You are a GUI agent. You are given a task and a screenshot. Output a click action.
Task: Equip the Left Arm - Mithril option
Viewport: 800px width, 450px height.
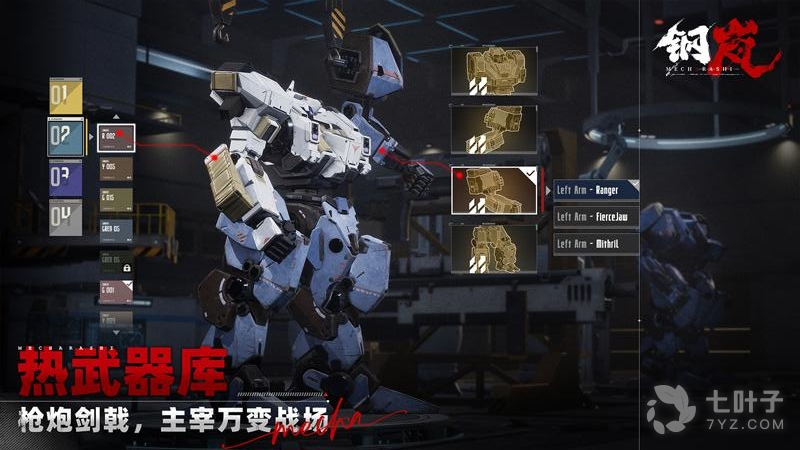[x=596, y=243]
